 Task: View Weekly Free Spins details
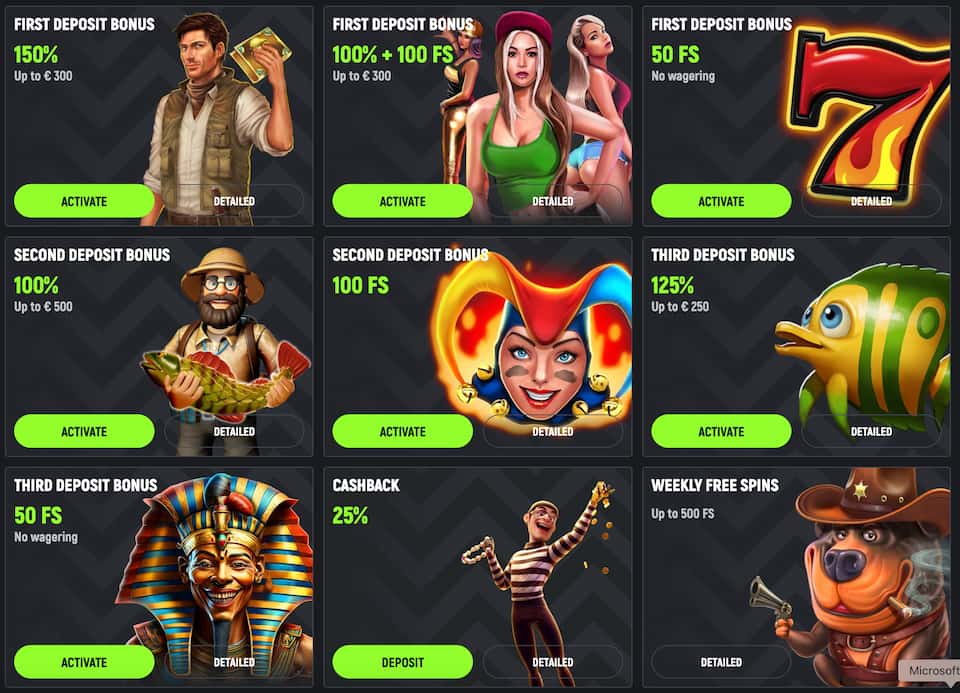click(721, 662)
